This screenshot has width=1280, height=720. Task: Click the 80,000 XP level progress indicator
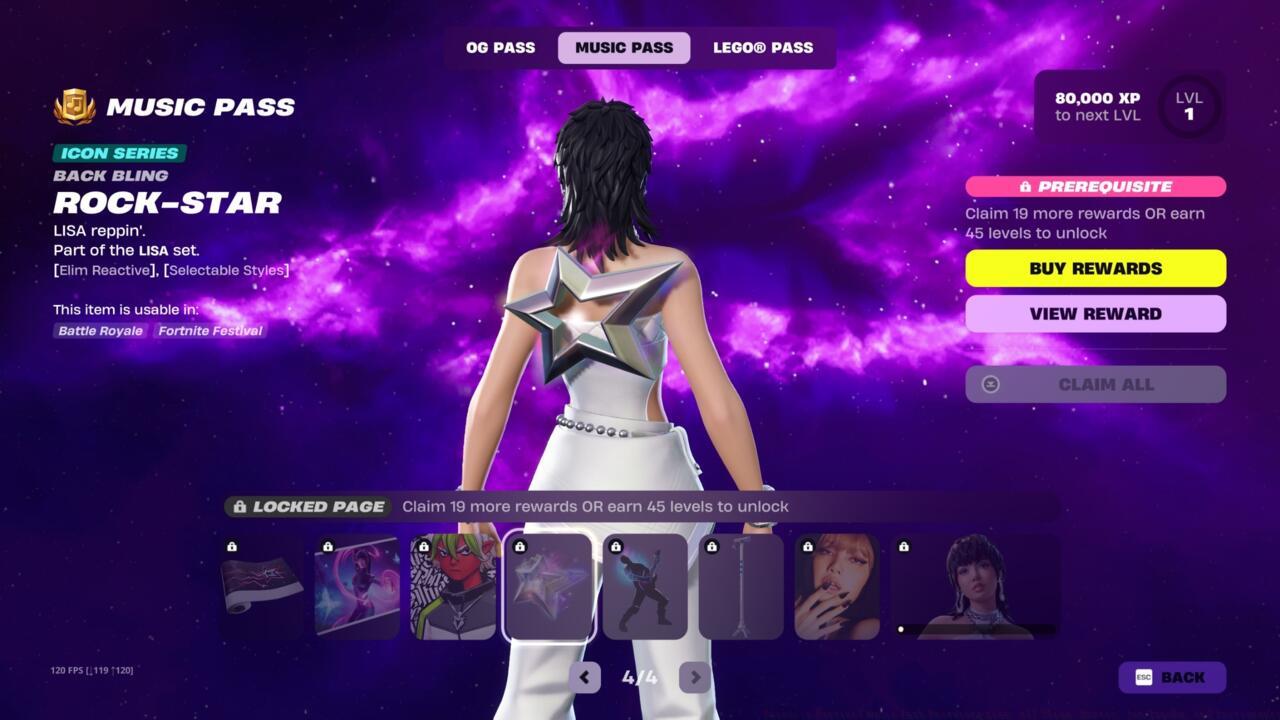pyautogui.click(x=1096, y=106)
